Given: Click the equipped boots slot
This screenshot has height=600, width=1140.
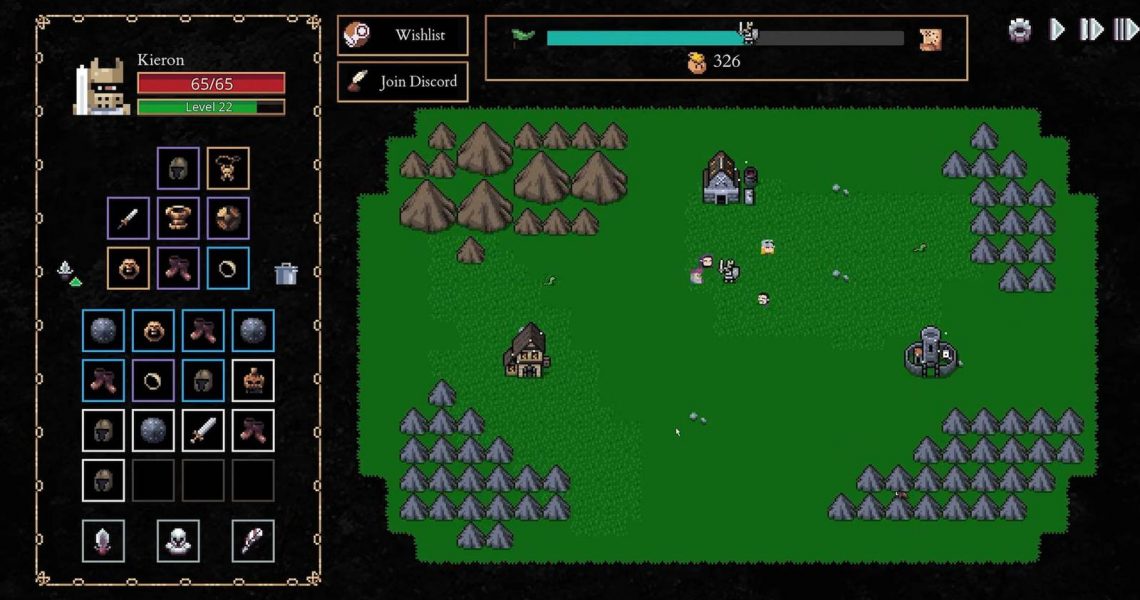Looking at the screenshot, I should tap(178, 268).
